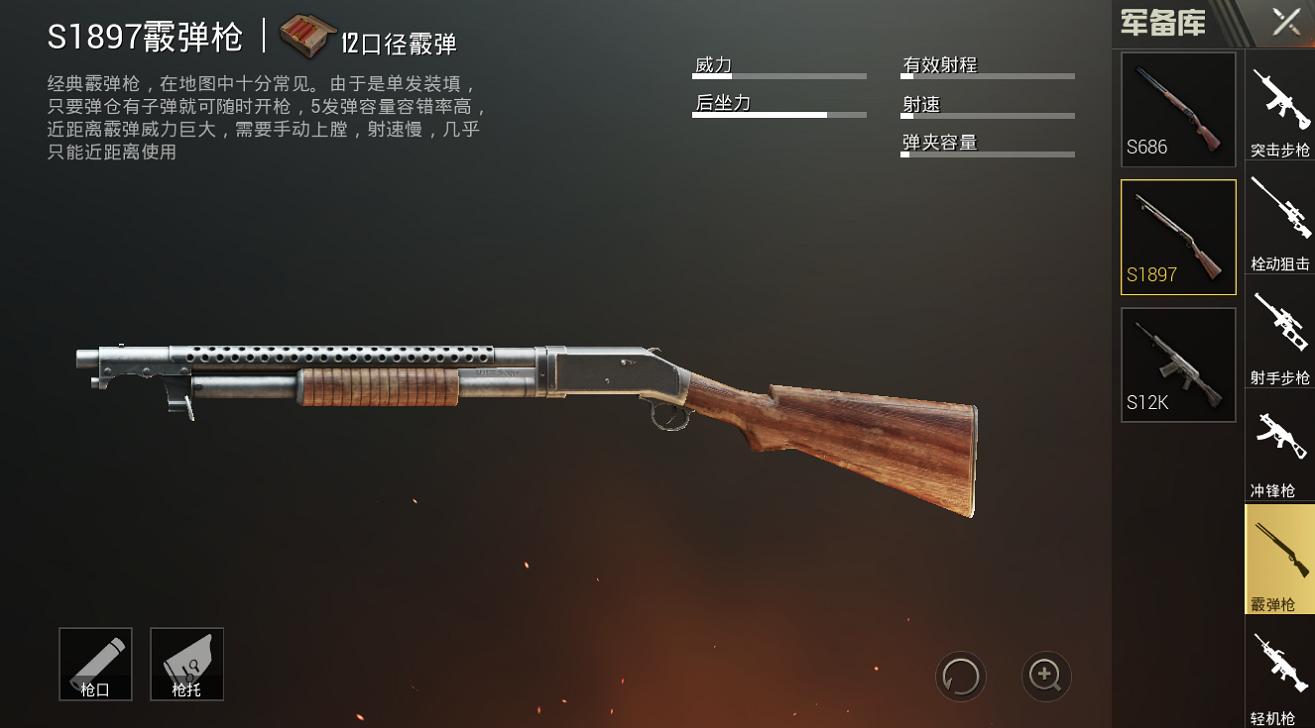Screen dimensions: 1315x728
Task: Choose the S1897 weapon card
Action: coord(1178,237)
